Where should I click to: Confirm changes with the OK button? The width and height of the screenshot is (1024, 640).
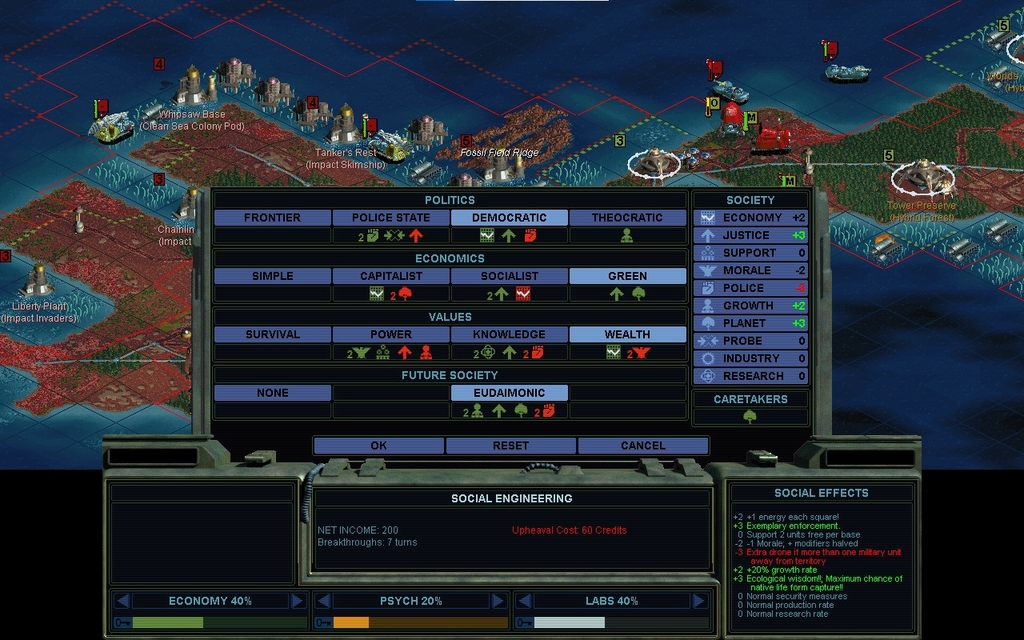tap(378, 446)
